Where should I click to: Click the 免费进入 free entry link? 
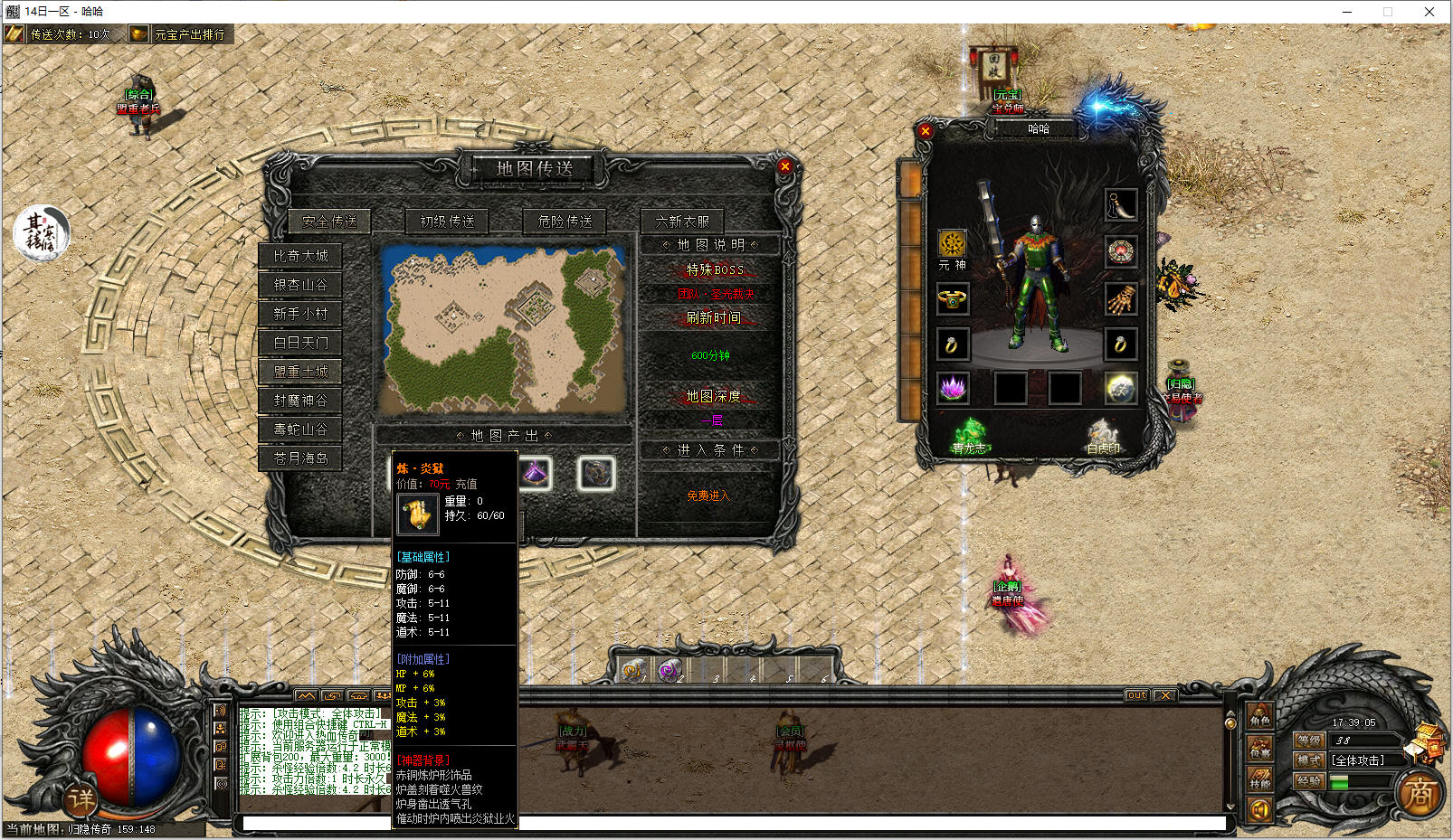point(708,496)
